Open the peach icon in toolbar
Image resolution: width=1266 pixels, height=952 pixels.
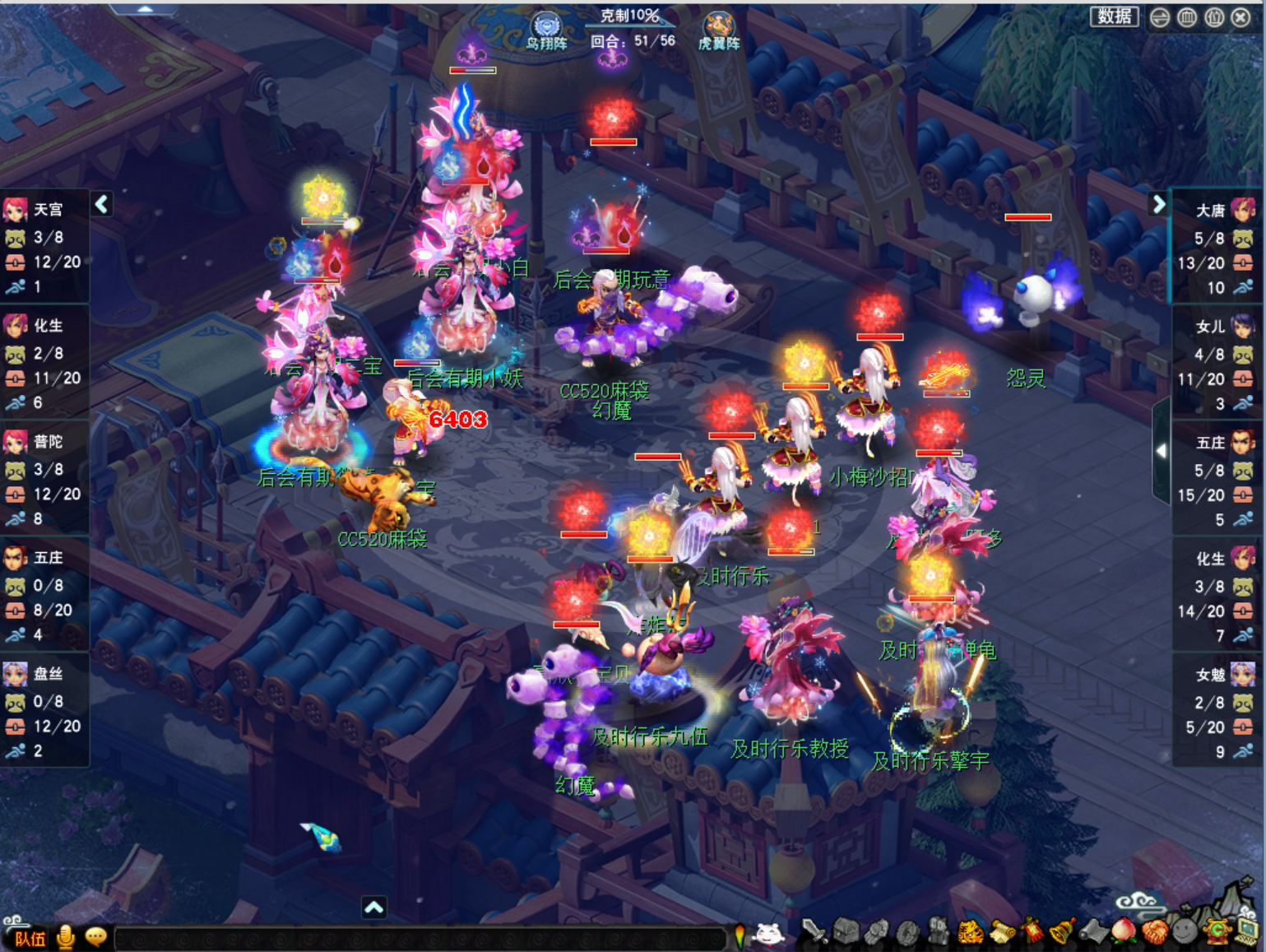click(x=1124, y=931)
